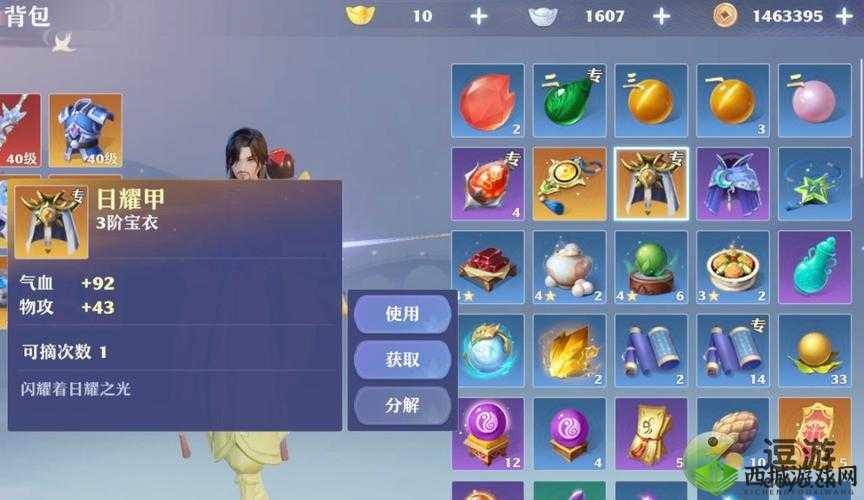Select the red gemstone inventory slot
The height and width of the screenshot is (500, 864).
coord(488,101)
